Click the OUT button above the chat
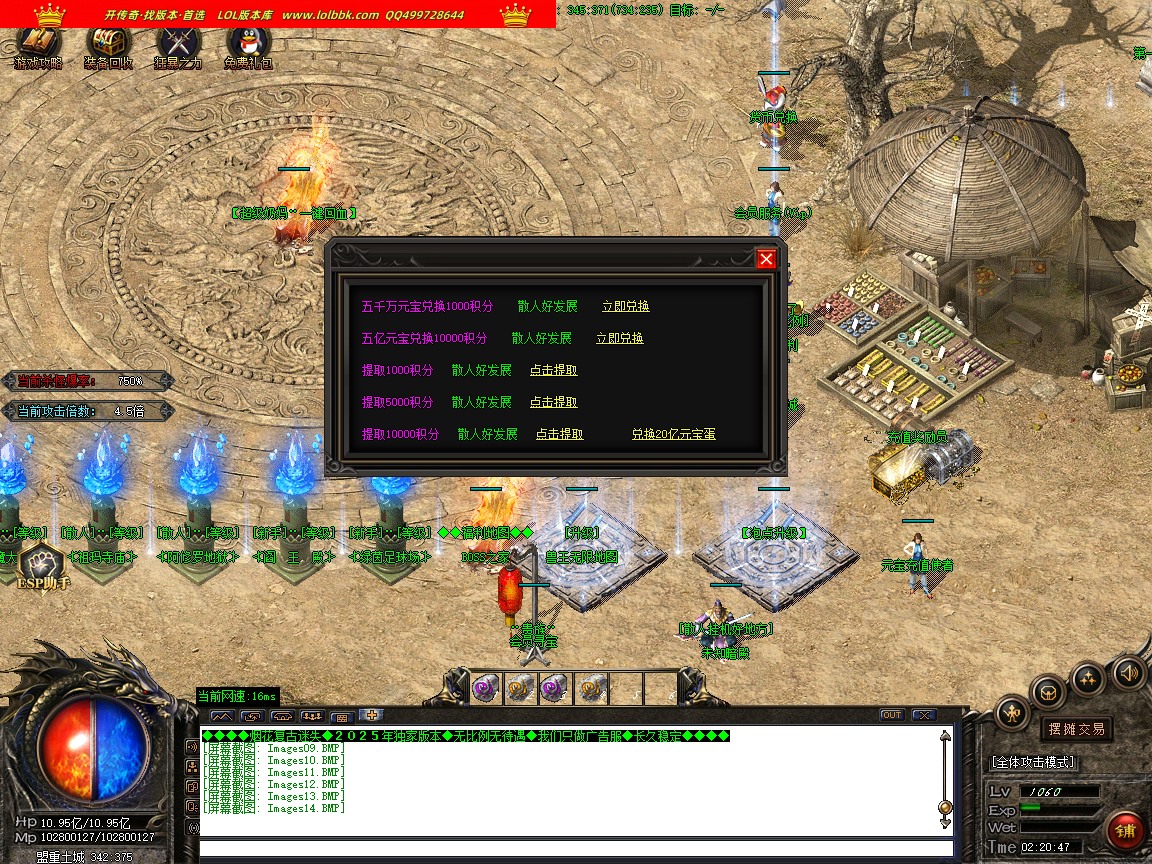 click(891, 715)
